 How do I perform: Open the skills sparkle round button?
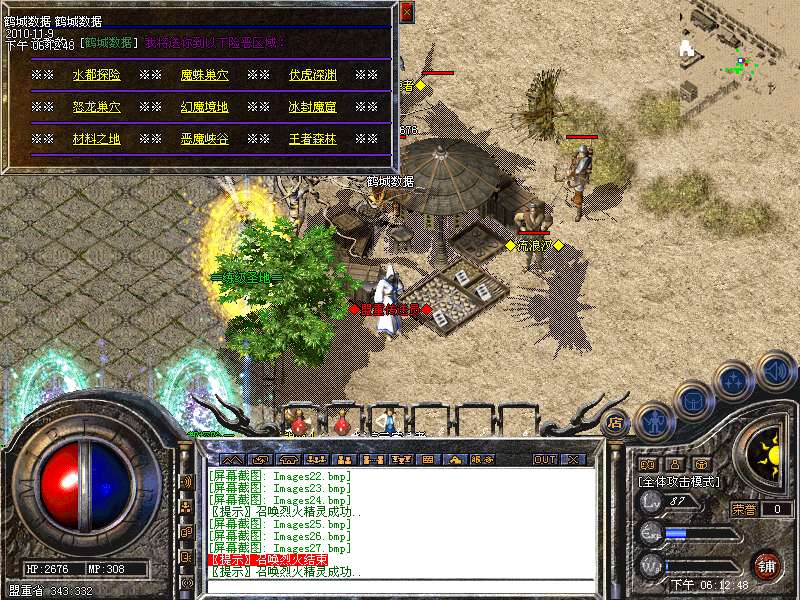tap(735, 382)
